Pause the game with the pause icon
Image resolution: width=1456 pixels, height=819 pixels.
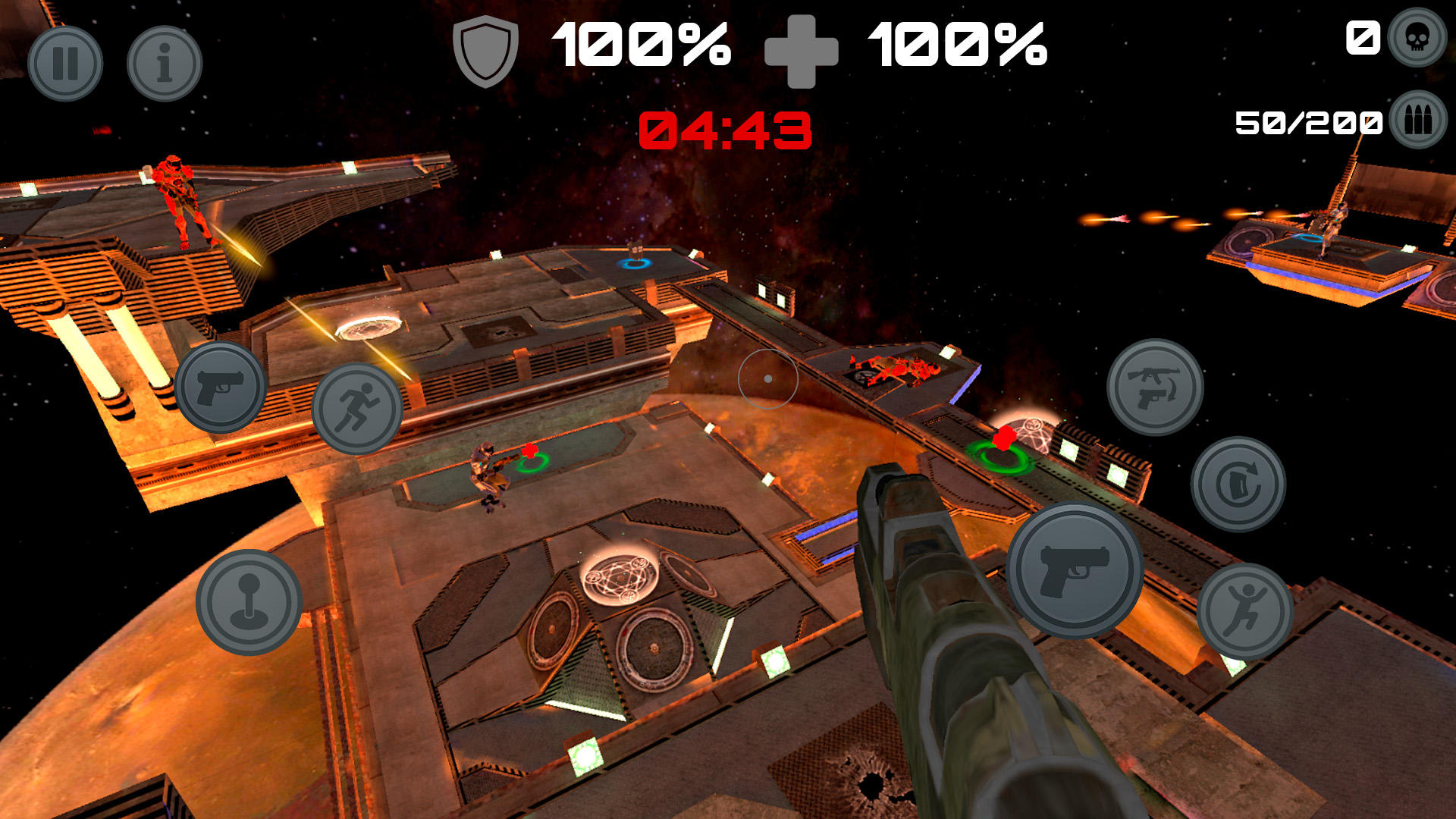[67, 64]
